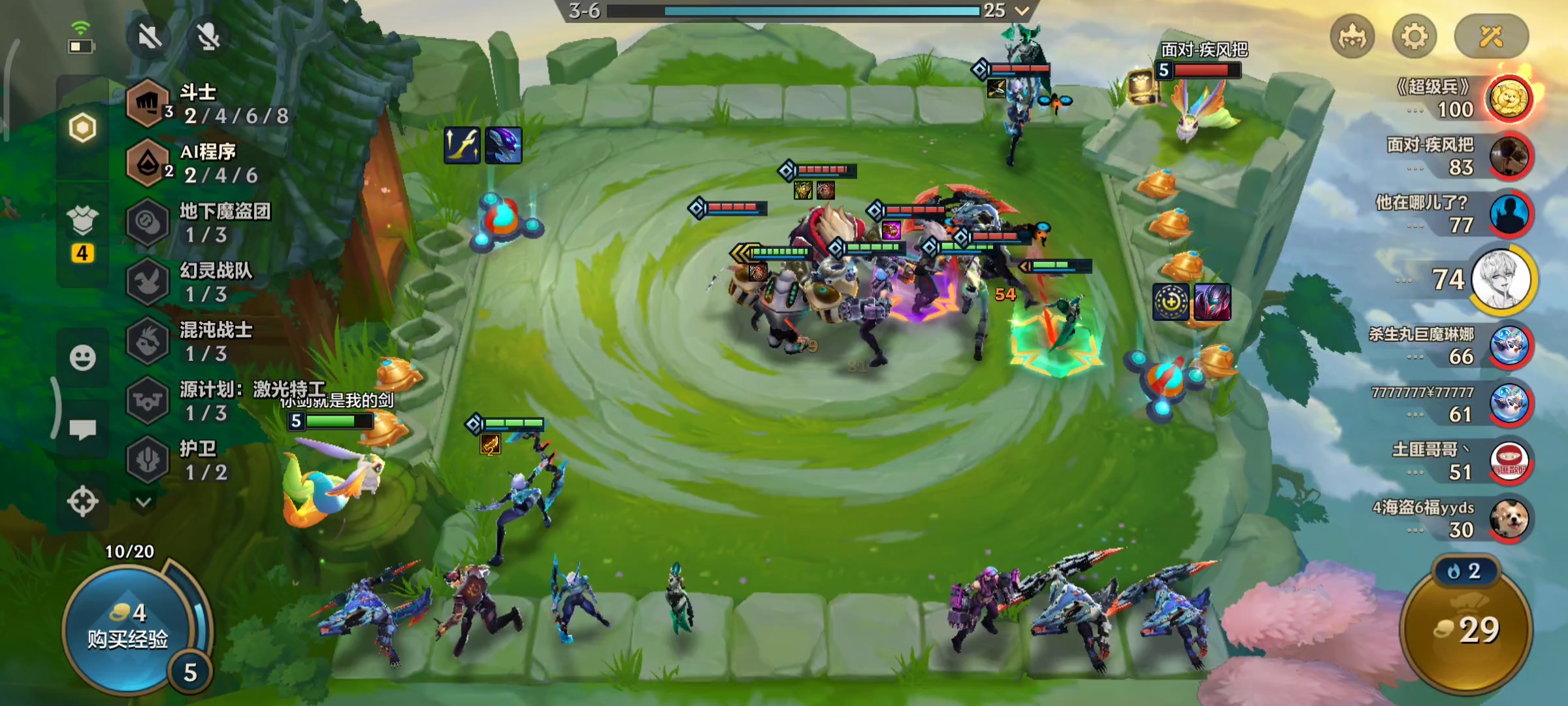Open the gear settings menu

1414,37
